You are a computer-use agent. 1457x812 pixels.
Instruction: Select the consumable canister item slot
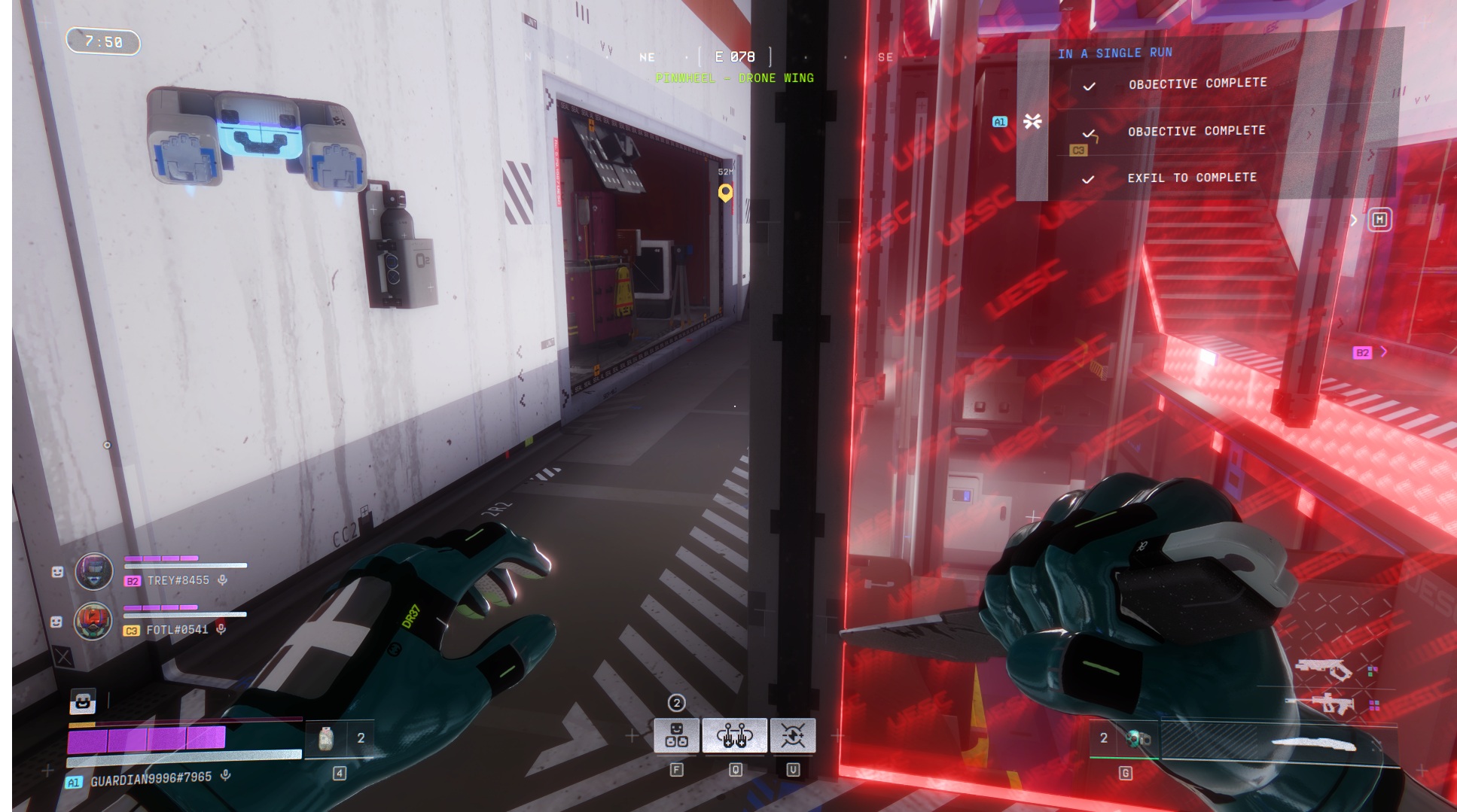click(x=327, y=739)
